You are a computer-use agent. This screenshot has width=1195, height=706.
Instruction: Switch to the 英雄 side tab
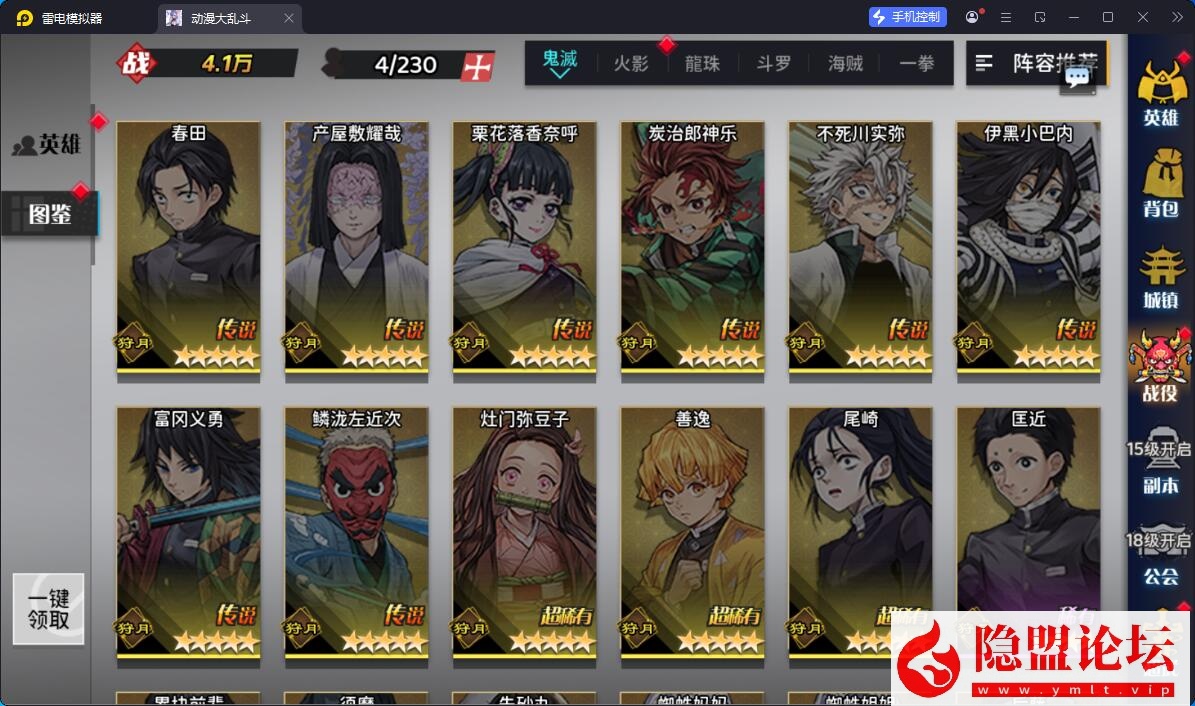click(x=48, y=145)
